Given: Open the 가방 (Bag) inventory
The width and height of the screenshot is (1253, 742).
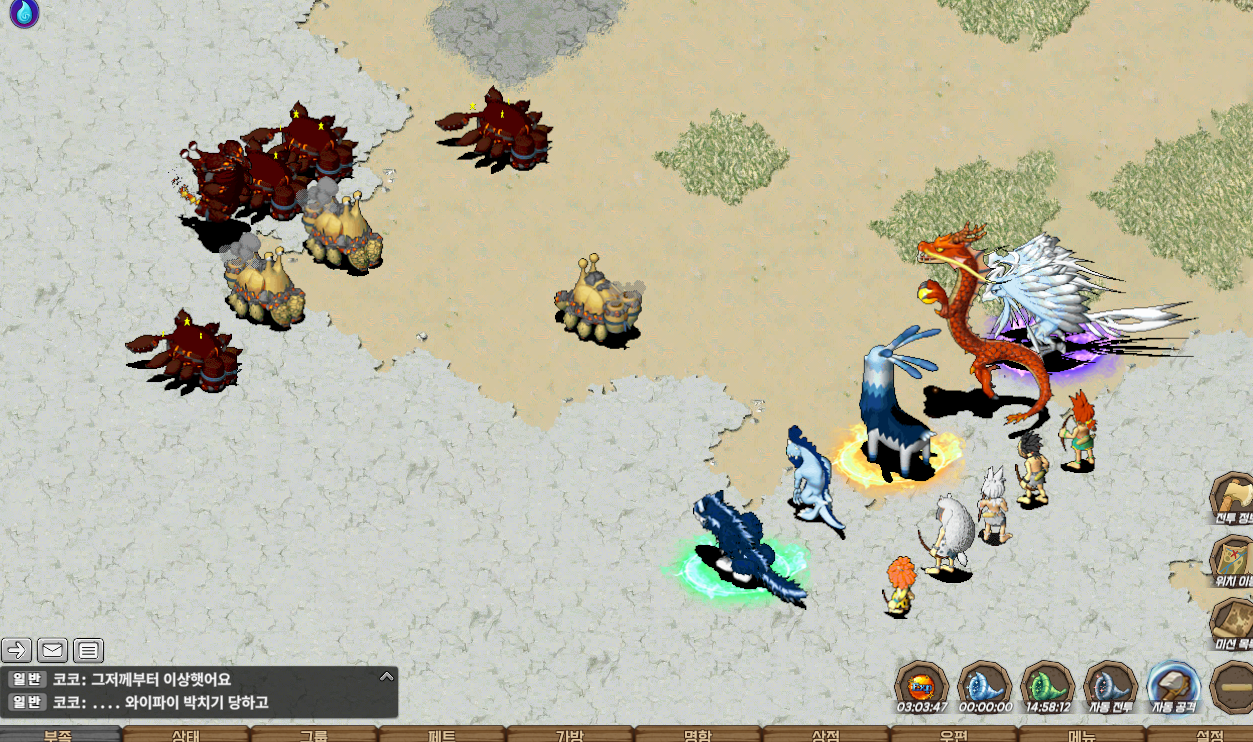Looking at the screenshot, I should pyautogui.click(x=569, y=735).
